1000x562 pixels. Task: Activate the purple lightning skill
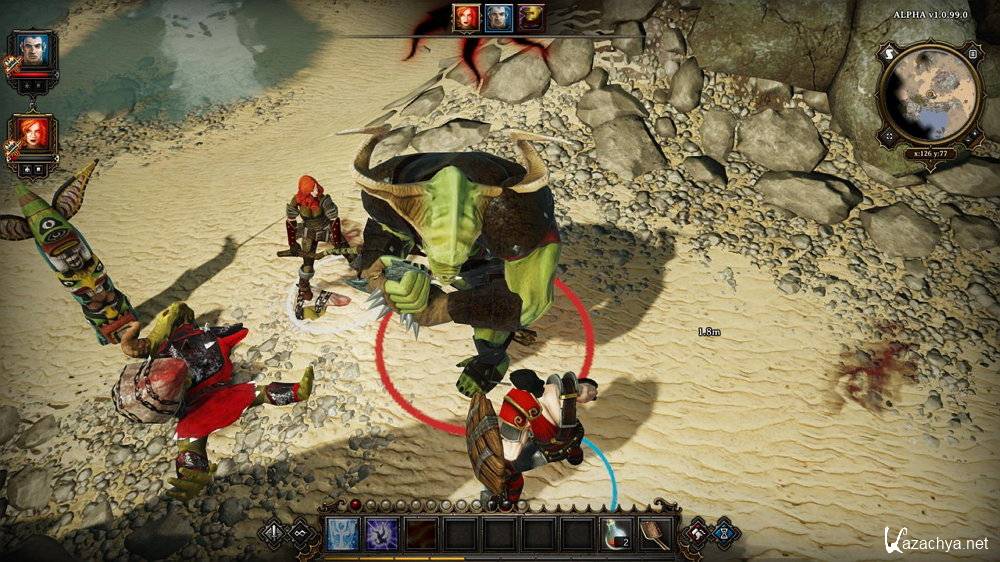(381, 533)
